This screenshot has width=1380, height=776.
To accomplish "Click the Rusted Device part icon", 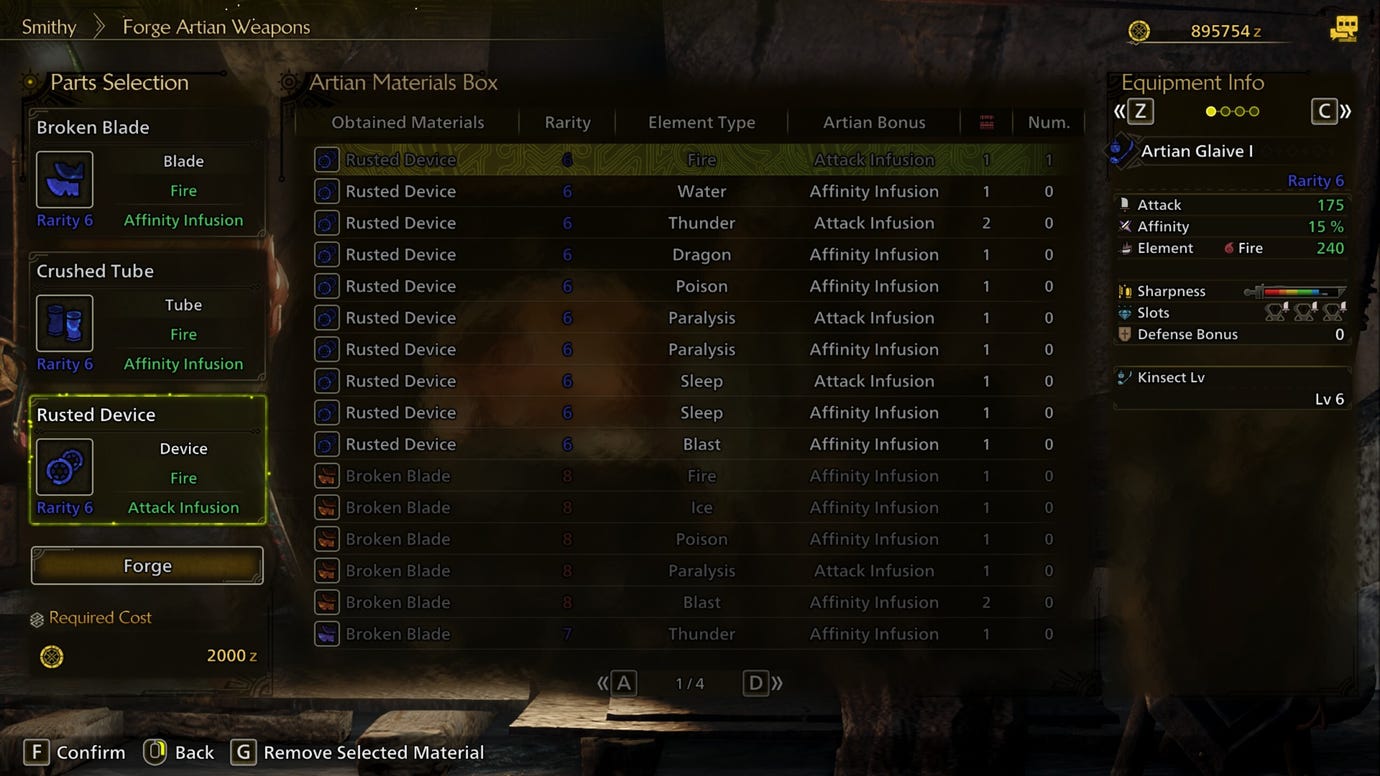I will tap(64, 467).
